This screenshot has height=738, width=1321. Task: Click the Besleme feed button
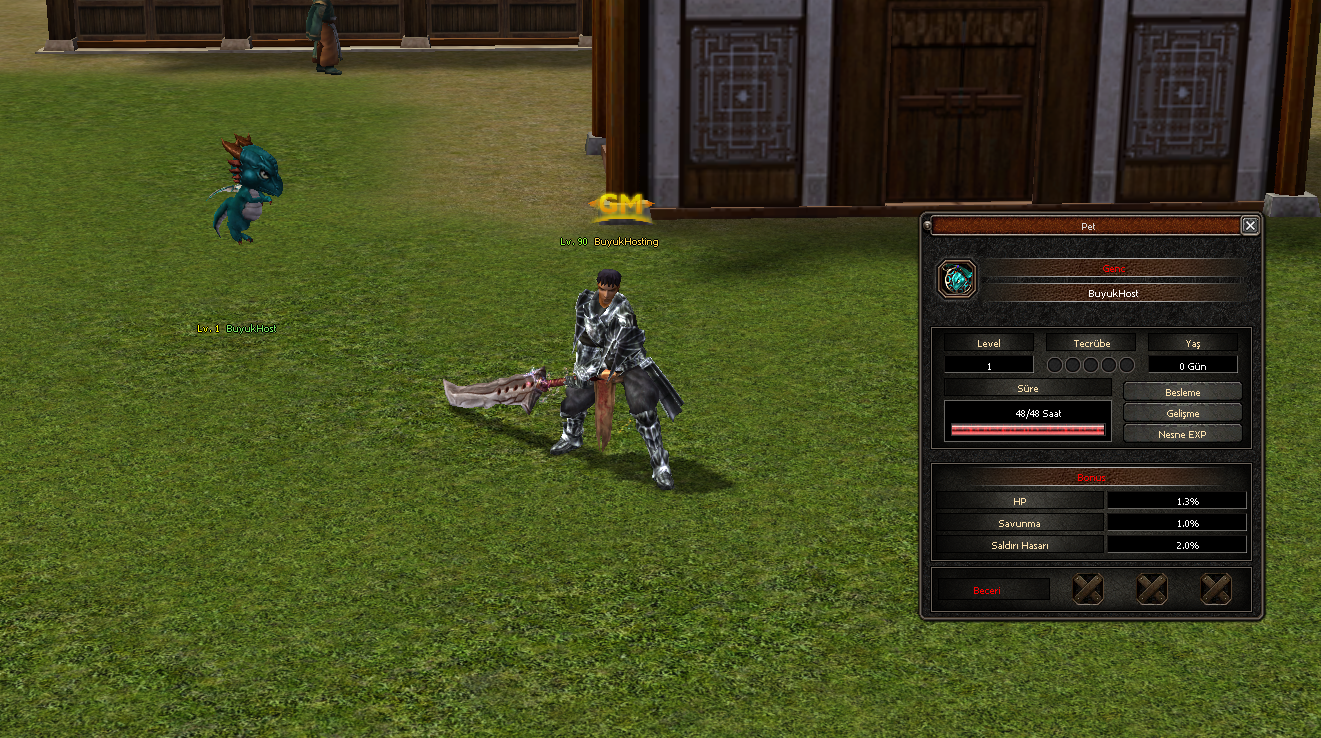coord(1182,392)
